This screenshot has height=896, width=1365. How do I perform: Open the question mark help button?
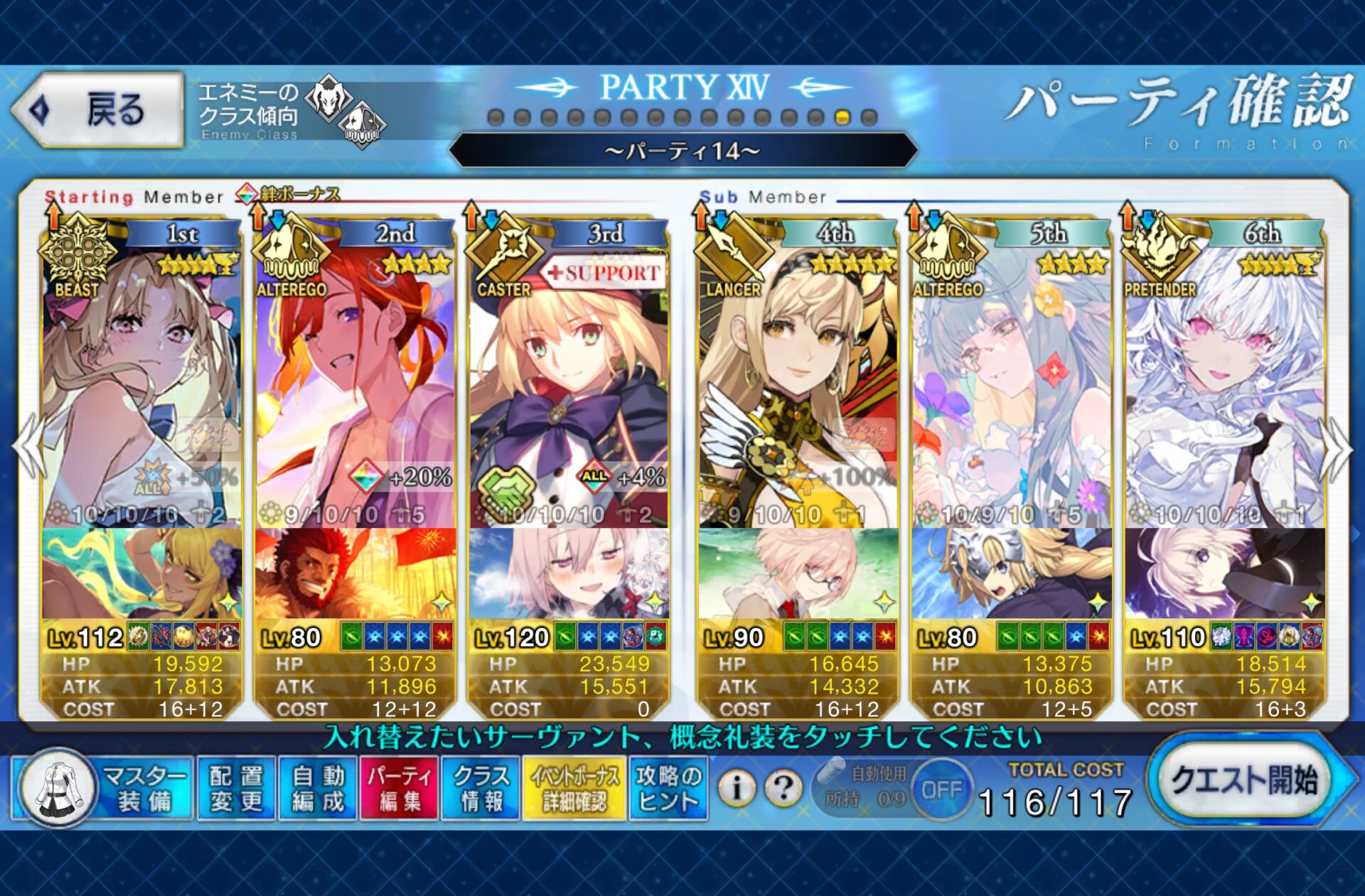tap(783, 788)
